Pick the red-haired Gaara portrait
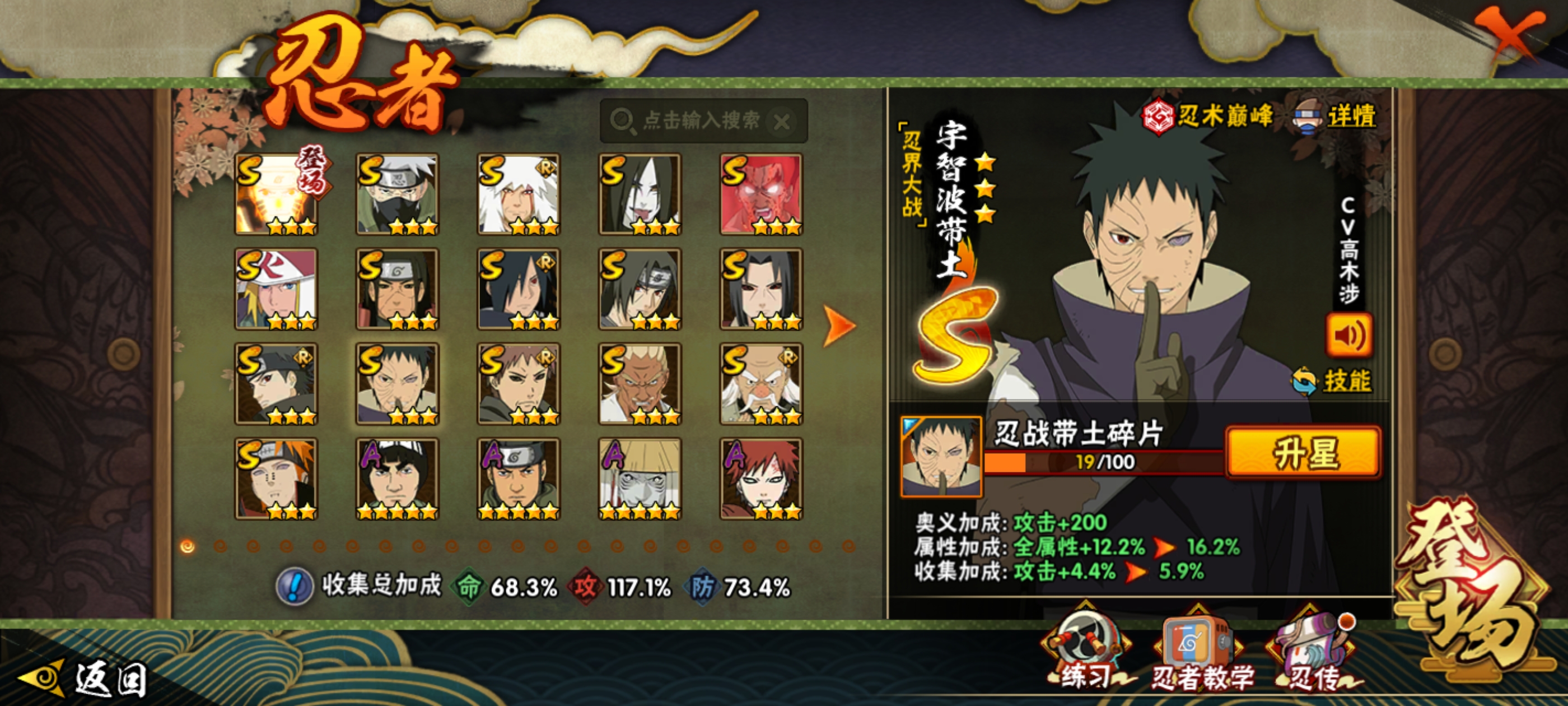 (761, 479)
